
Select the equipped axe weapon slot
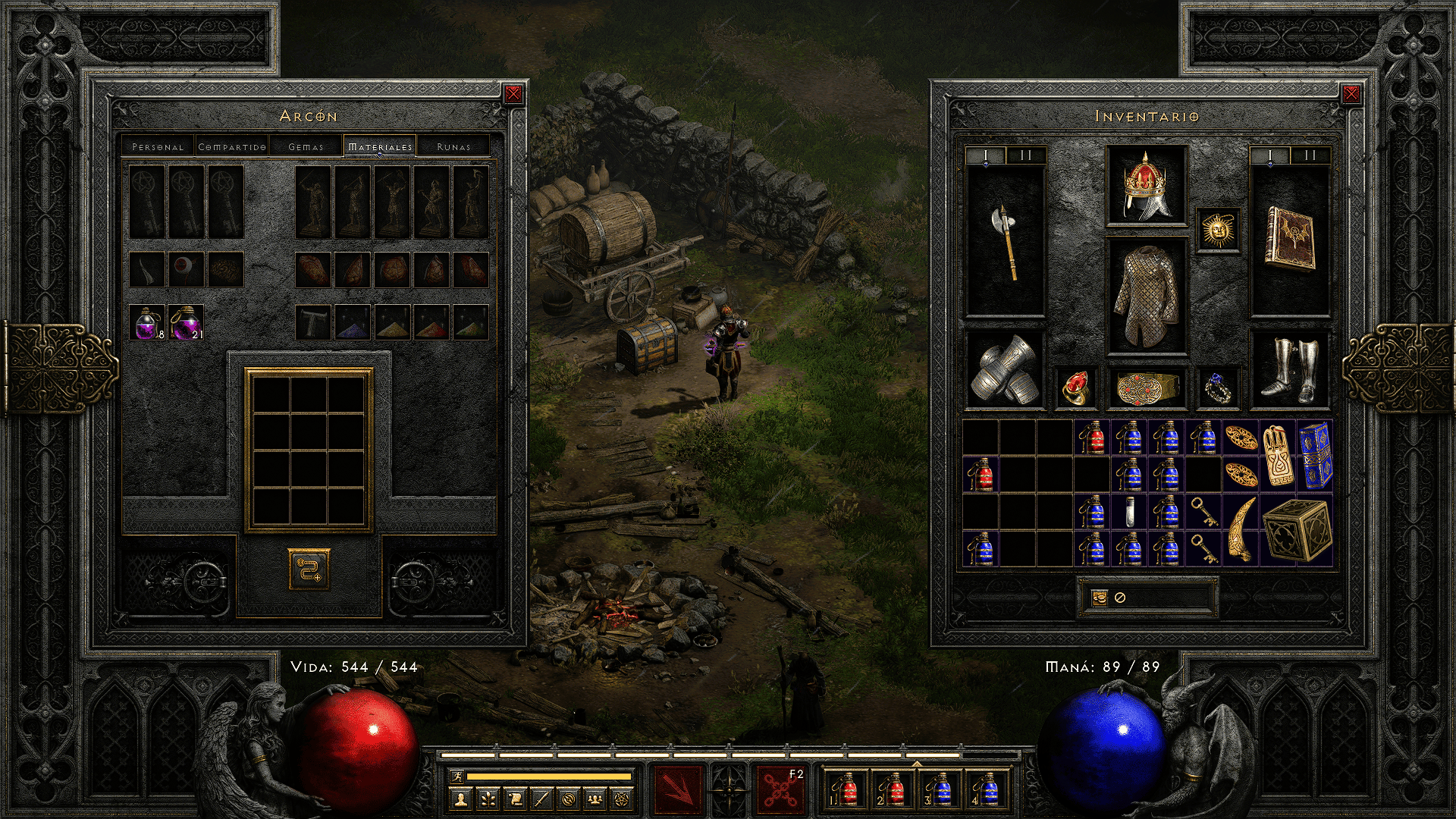click(1005, 240)
